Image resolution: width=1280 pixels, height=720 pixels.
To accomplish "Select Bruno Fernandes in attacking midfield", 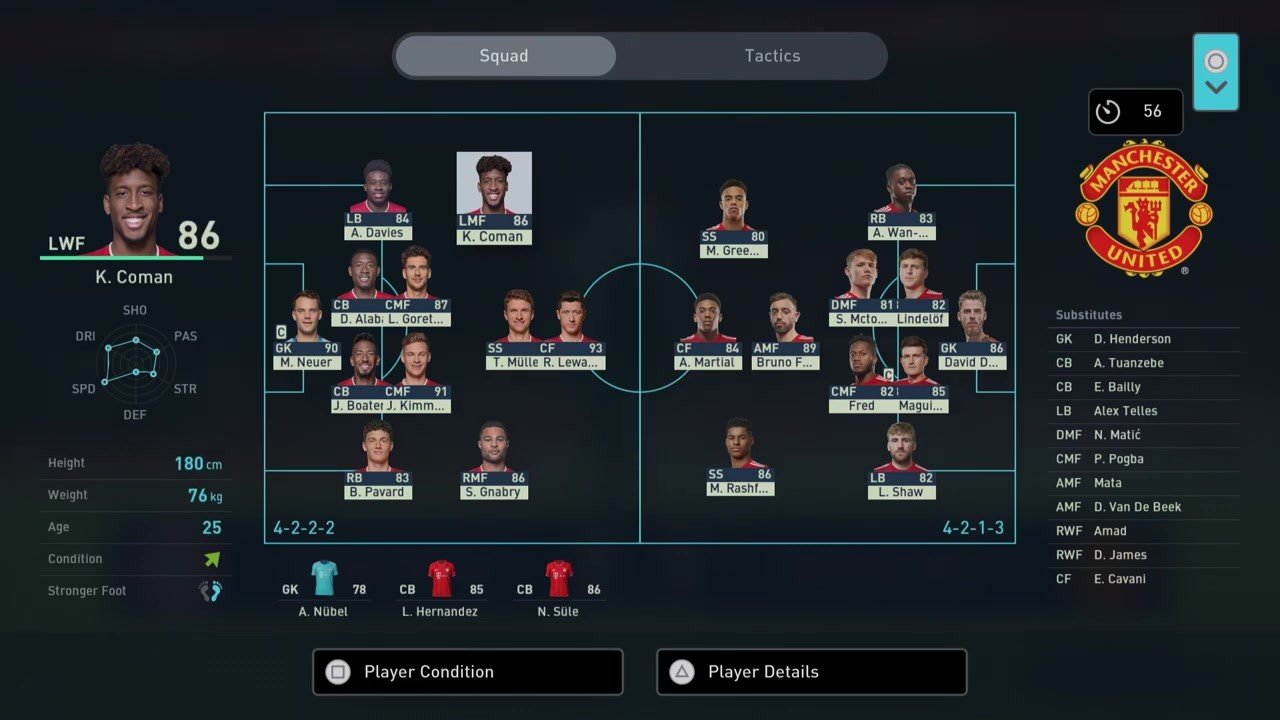I will [786, 332].
